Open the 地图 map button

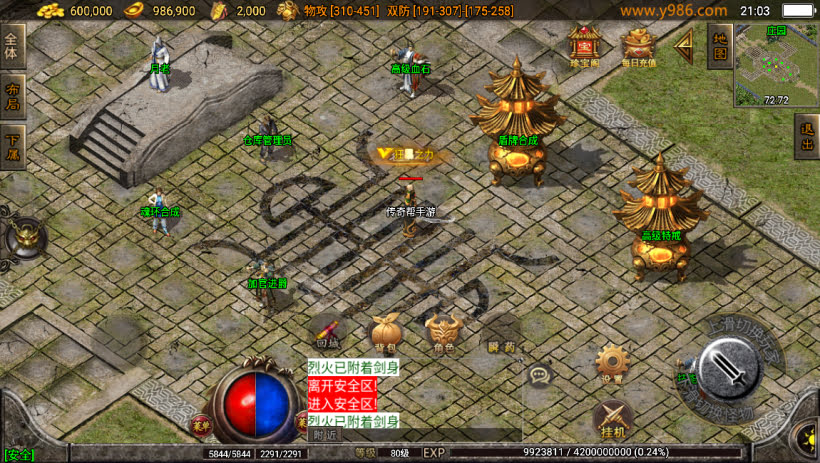[718, 45]
